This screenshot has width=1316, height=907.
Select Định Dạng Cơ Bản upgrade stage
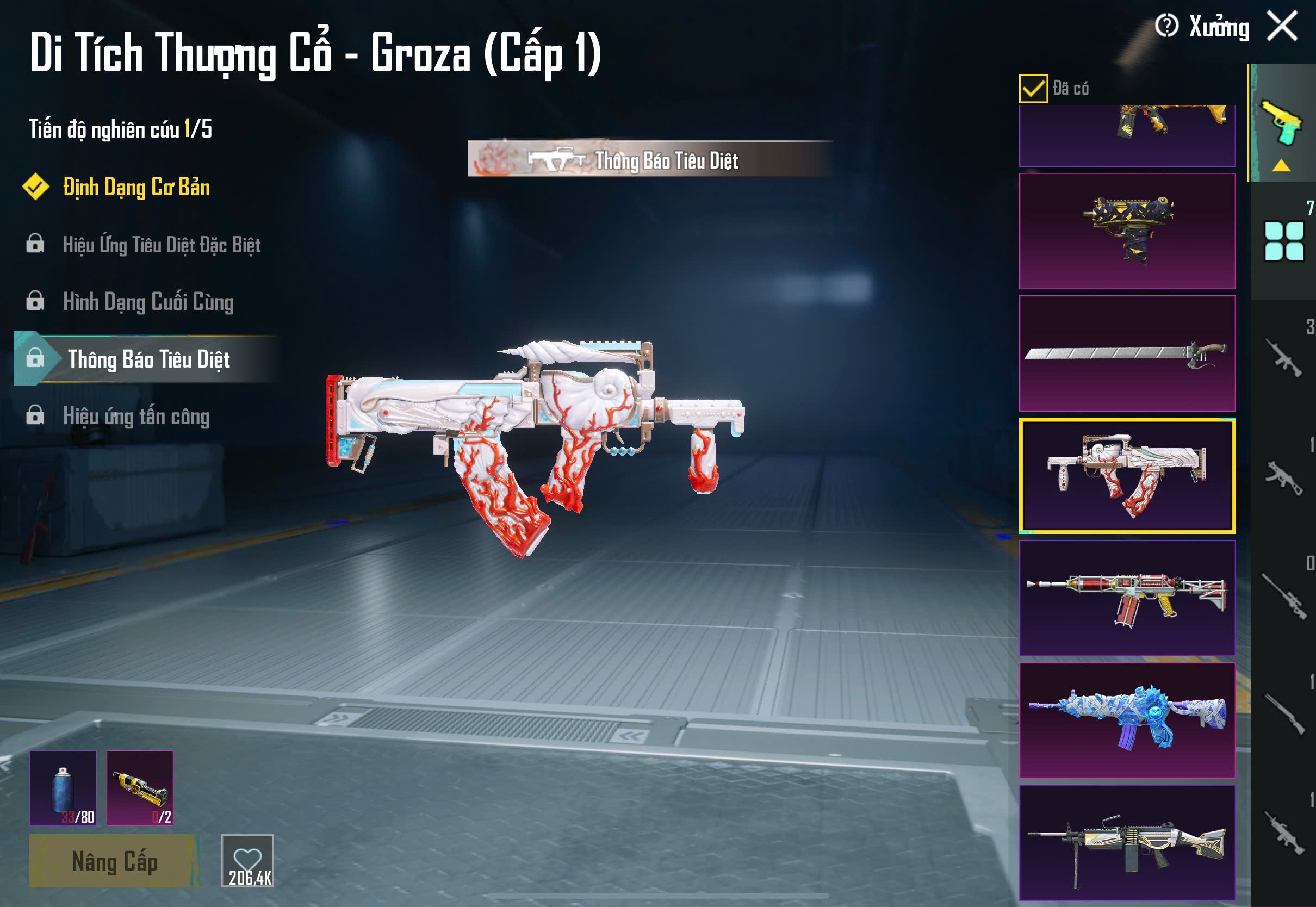(136, 187)
